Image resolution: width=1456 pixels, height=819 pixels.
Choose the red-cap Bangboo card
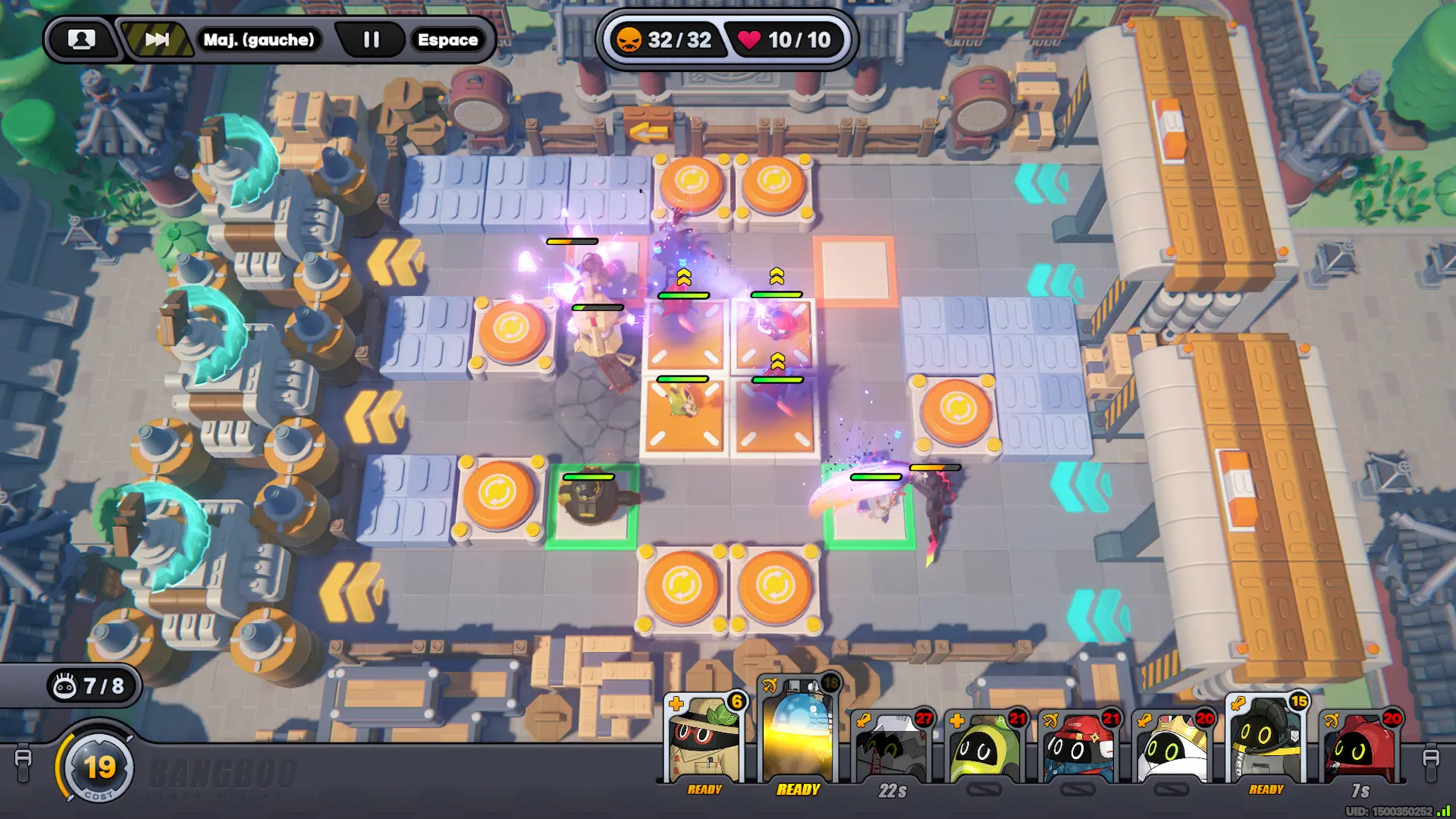tap(1078, 749)
